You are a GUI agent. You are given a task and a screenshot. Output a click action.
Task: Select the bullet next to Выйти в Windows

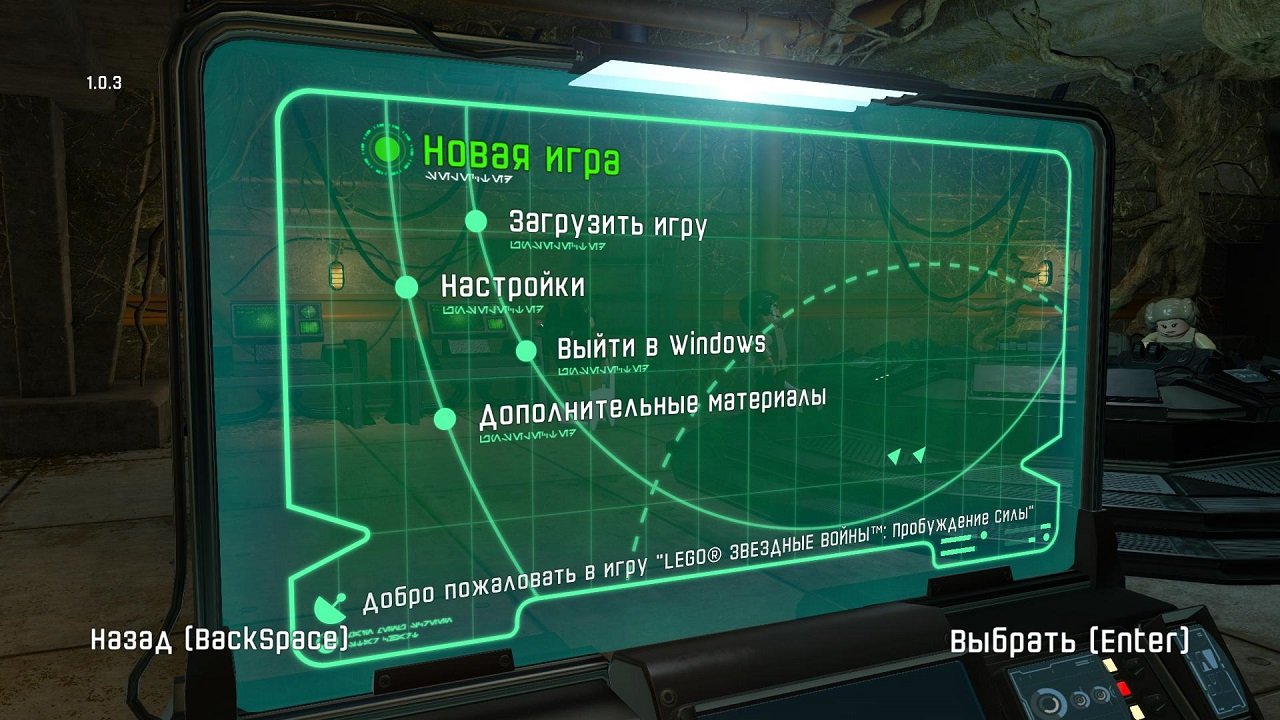[x=526, y=350]
